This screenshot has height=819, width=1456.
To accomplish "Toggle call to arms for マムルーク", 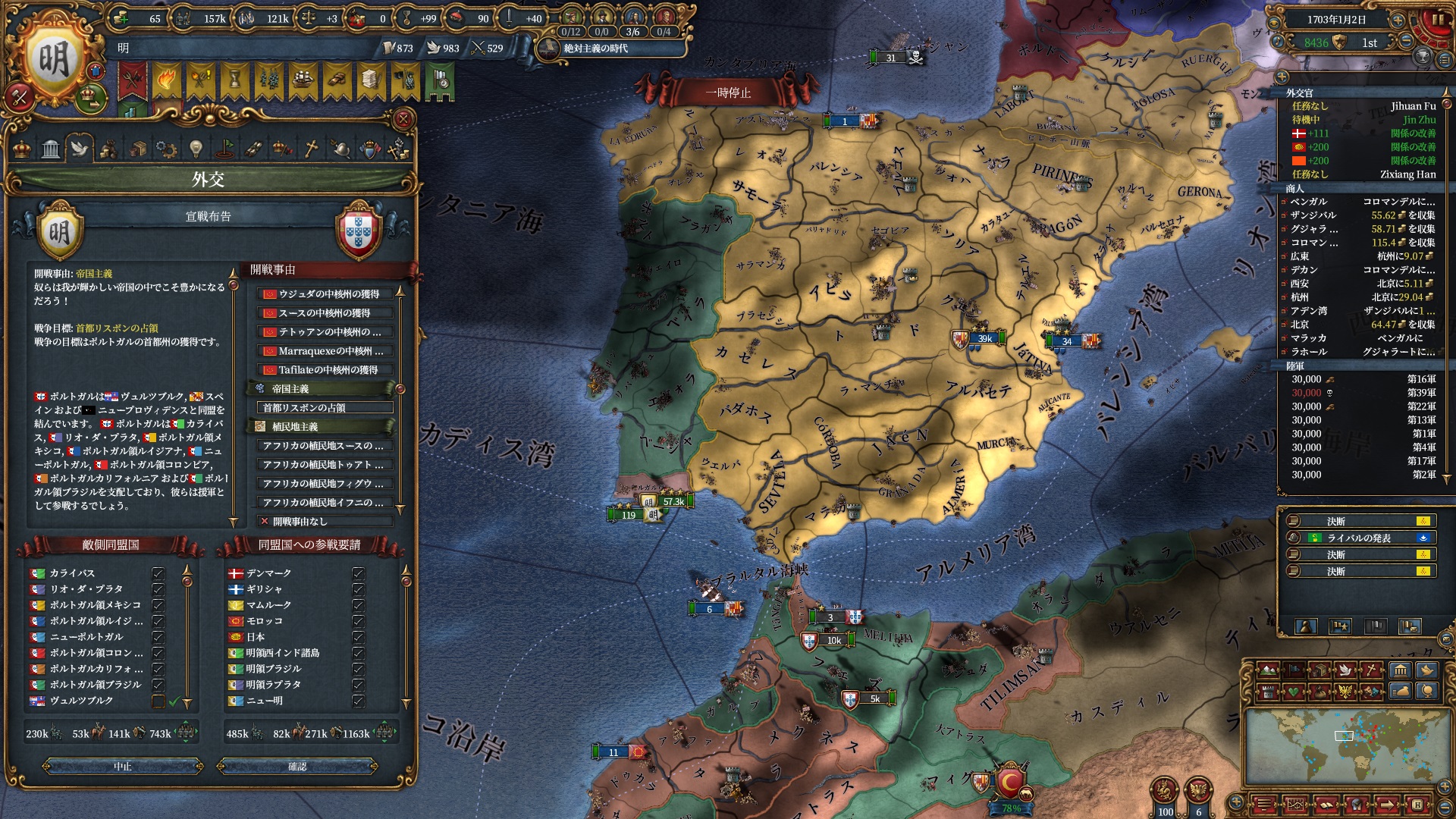I will click(x=358, y=605).
